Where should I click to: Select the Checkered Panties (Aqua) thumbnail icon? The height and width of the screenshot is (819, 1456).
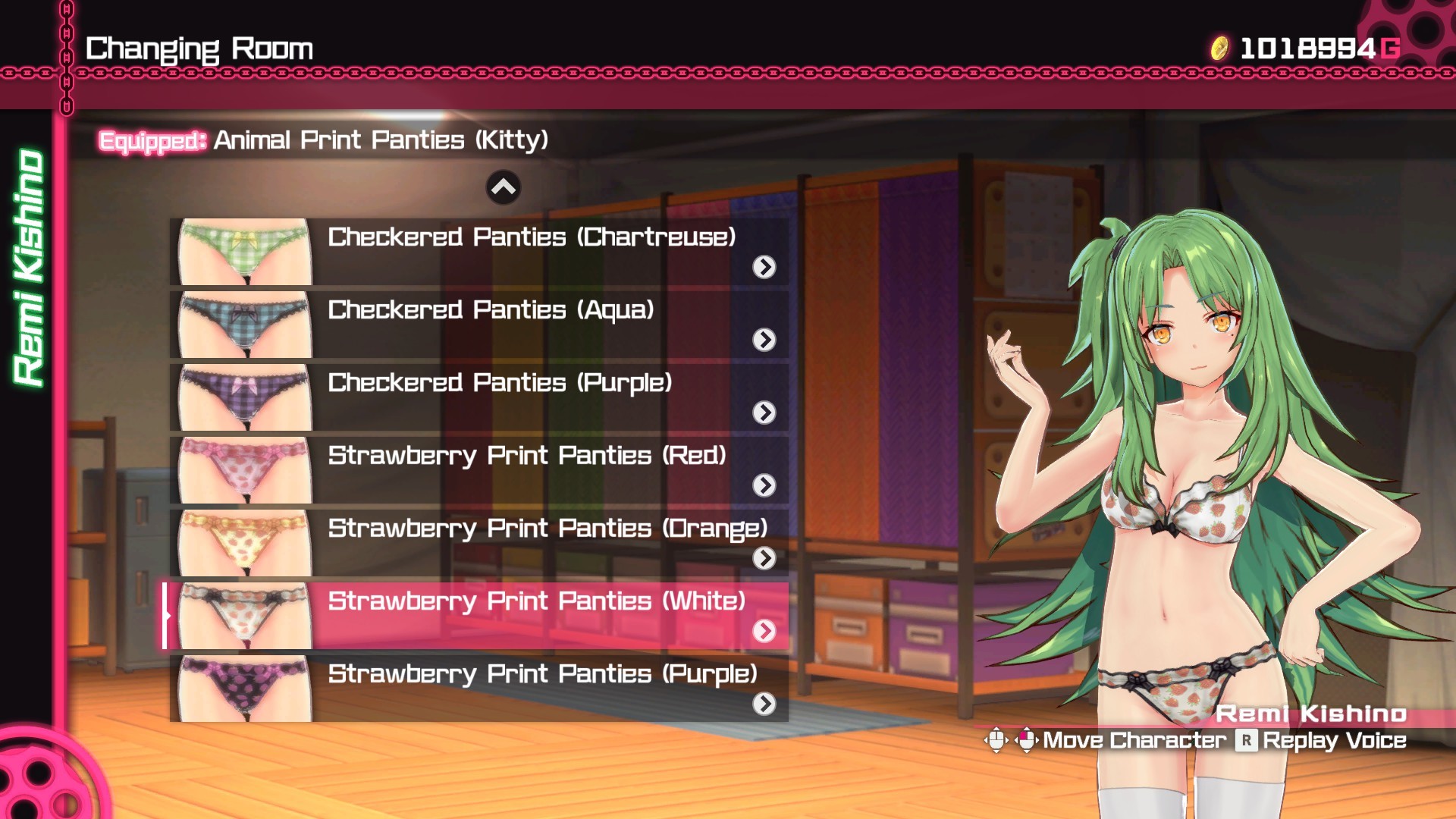pos(243,324)
